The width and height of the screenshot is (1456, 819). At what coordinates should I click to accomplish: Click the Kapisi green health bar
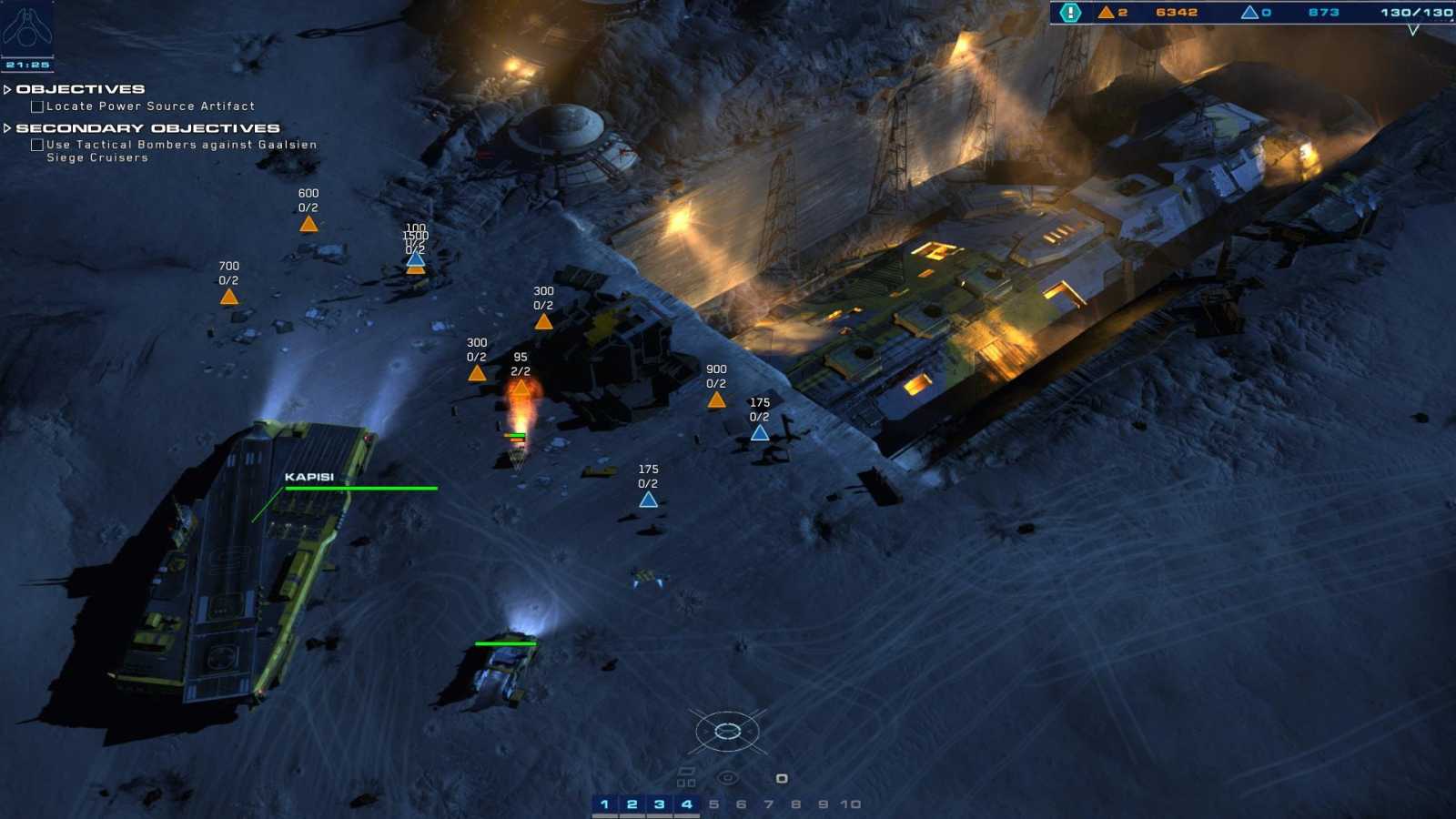point(361,489)
